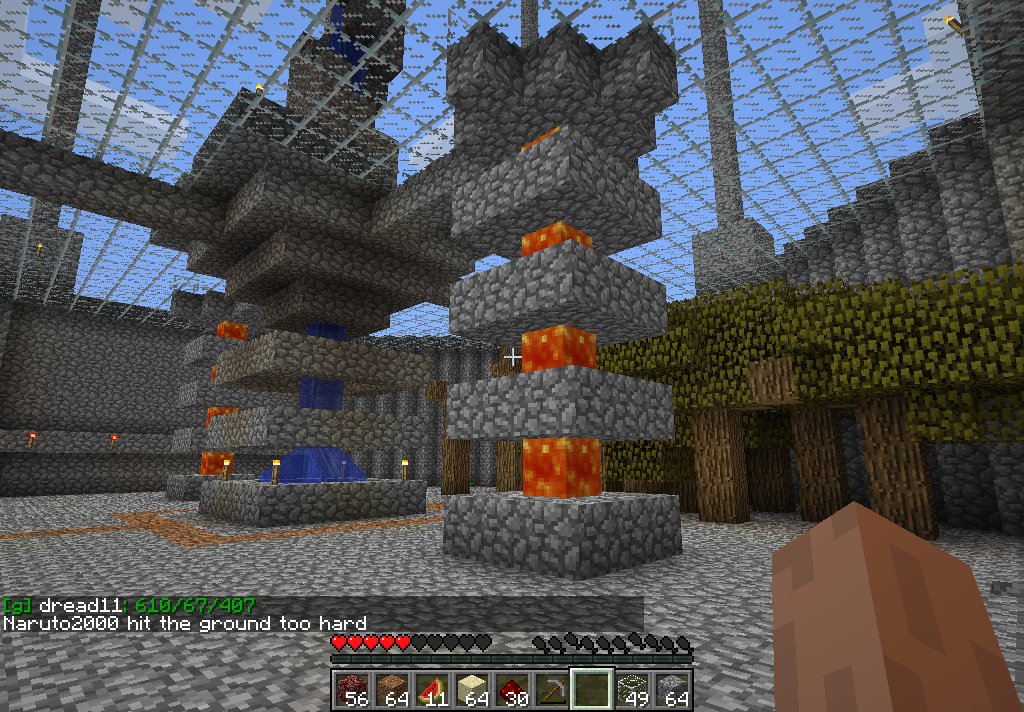1024x712 pixels.
Task: Click the highlighted empty hotbar slot
Action: pos(591,690)
